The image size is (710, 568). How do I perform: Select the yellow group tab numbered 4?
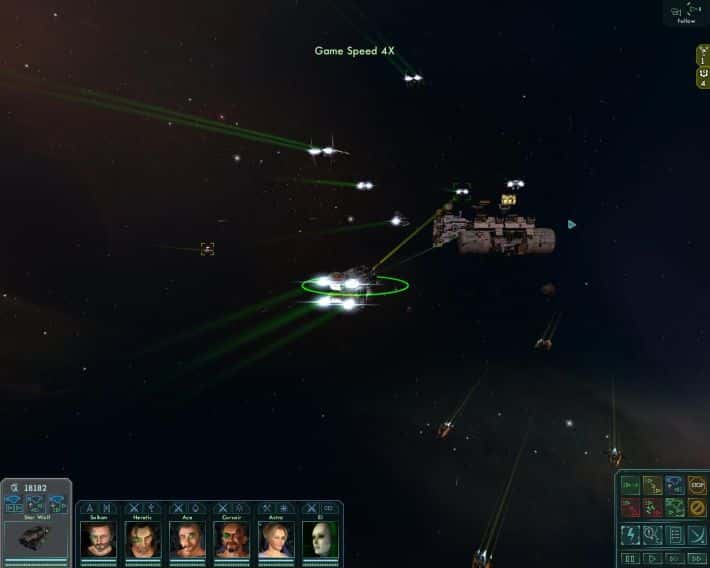(x=703, y=77)
